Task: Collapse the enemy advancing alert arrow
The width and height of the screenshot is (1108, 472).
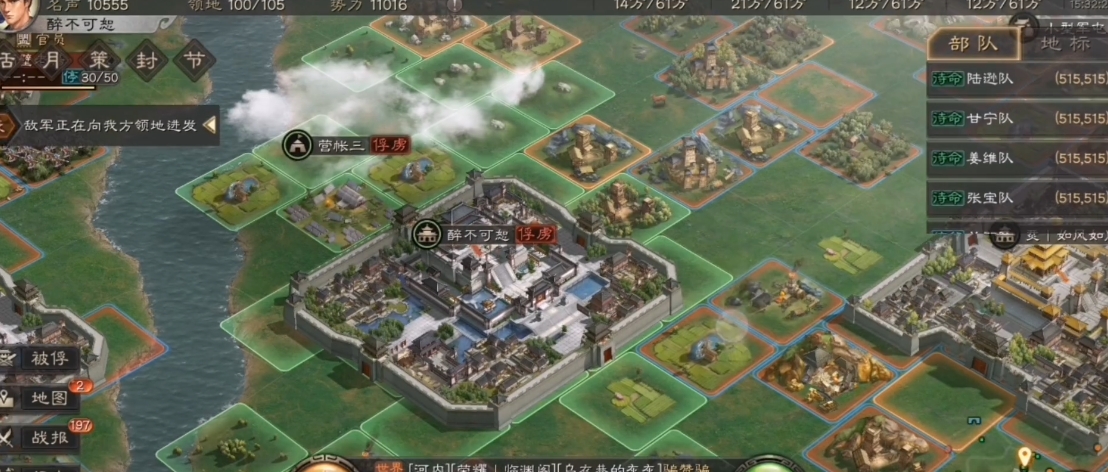Action: (210, 126)
